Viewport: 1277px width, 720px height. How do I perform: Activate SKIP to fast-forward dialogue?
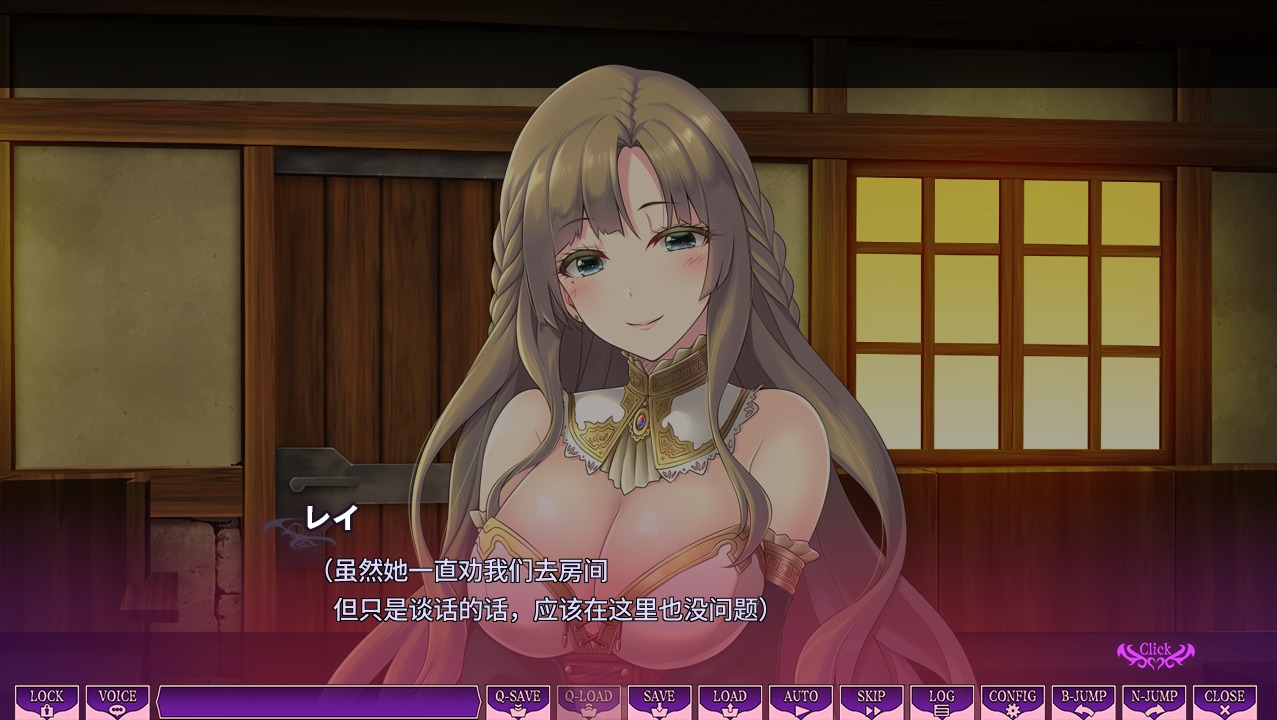tap(871, 702)
